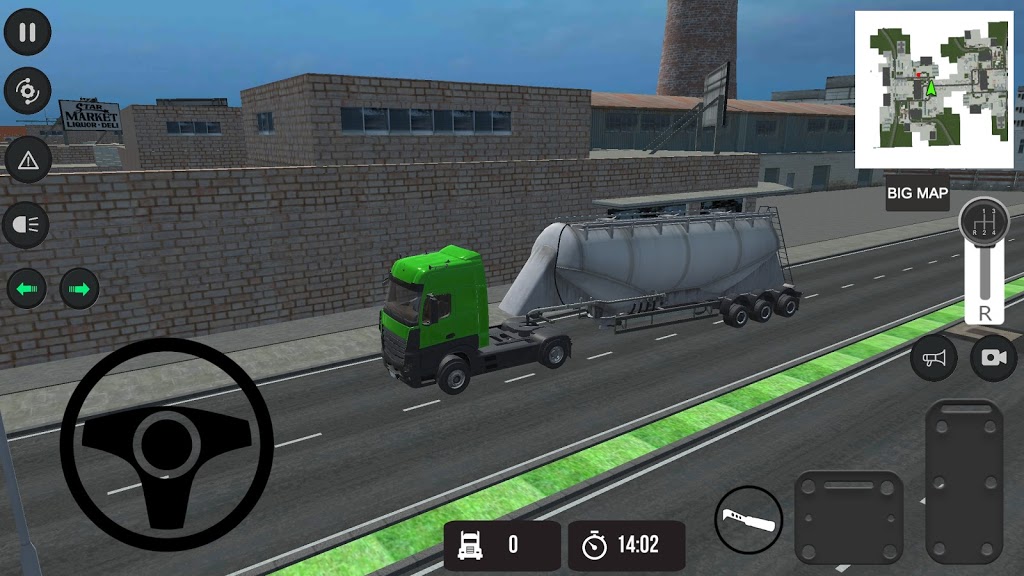Open the BIG MAP view

click(917, 194)
